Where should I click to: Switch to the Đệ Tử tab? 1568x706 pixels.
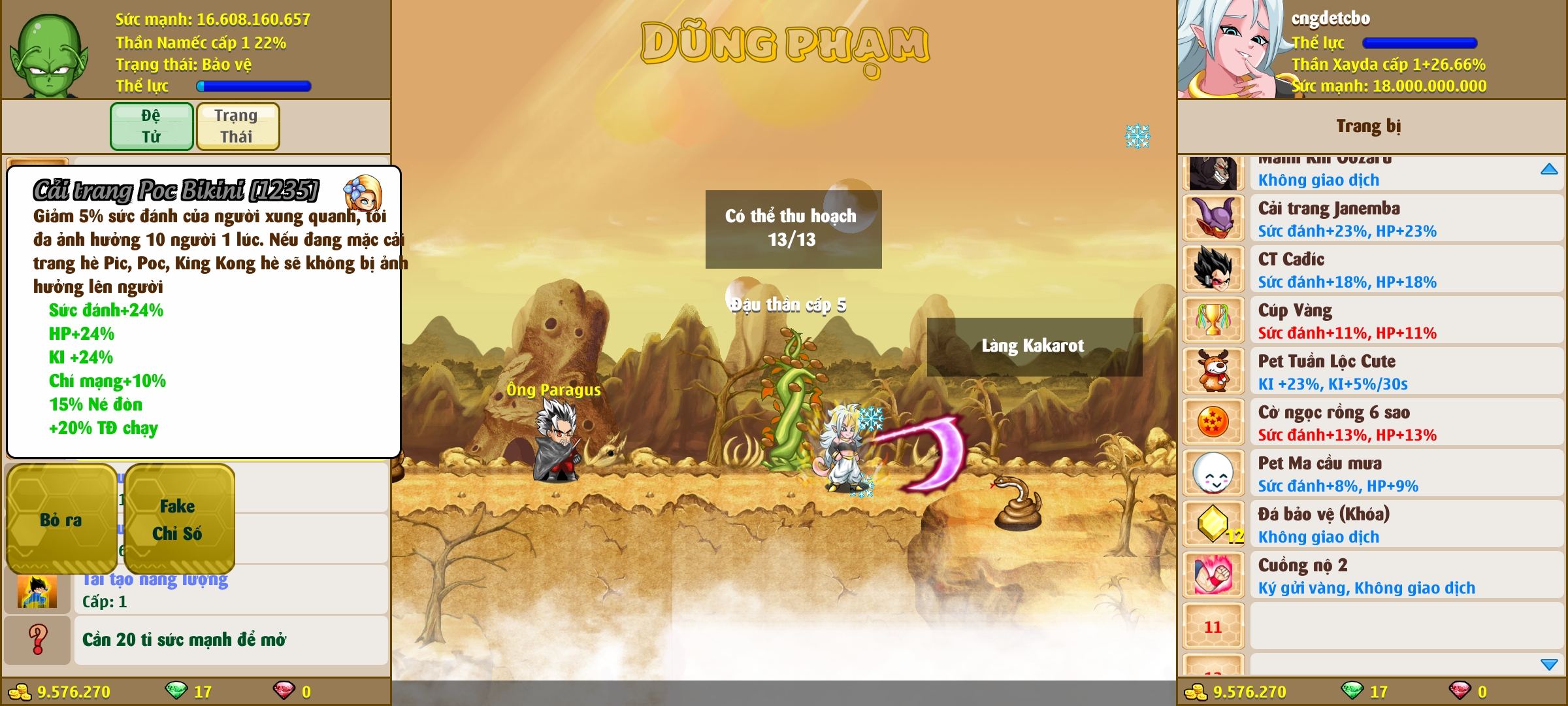[152, 126]
